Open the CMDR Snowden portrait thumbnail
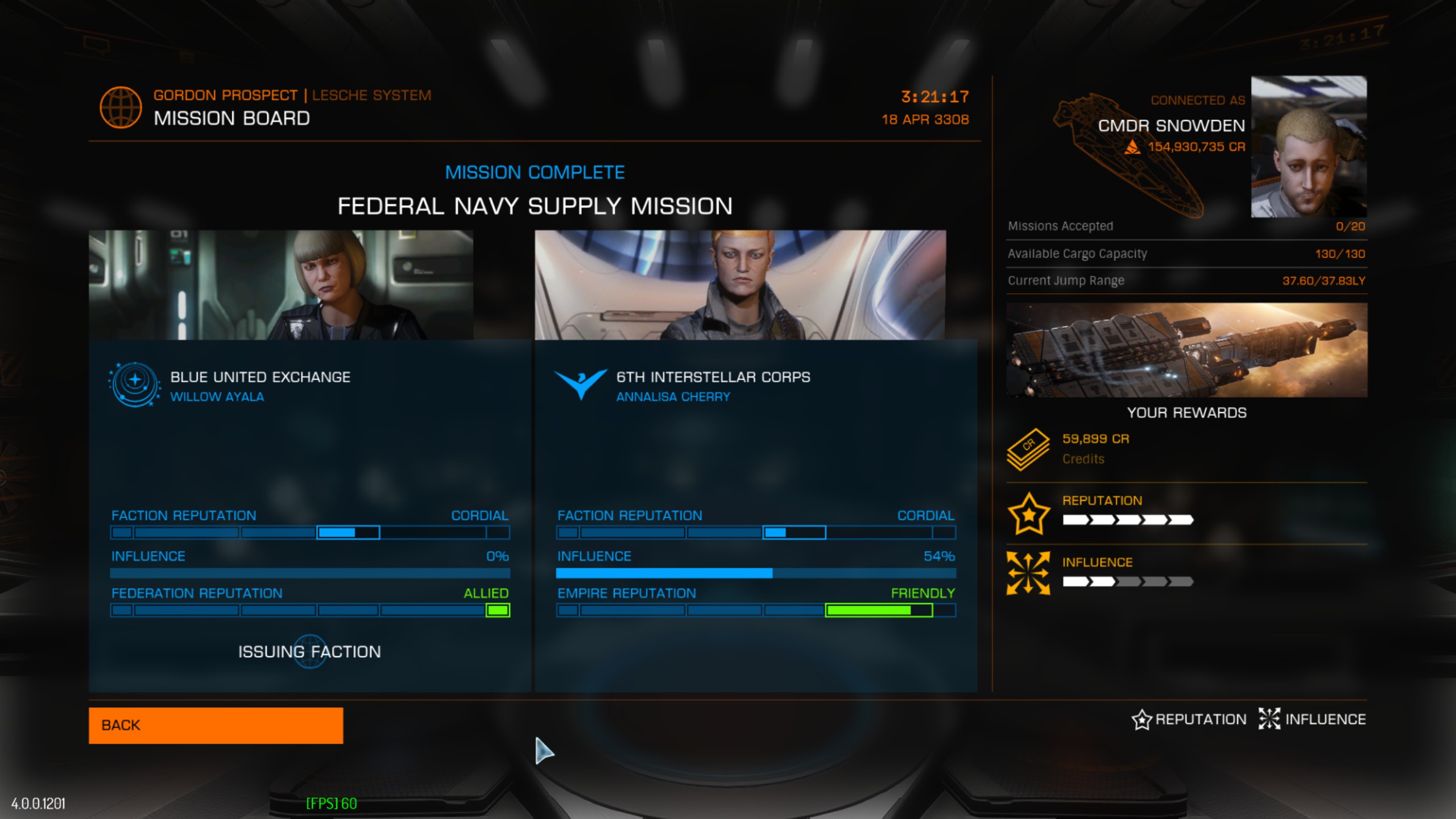1456x819 pixels. pos(1308,147)
